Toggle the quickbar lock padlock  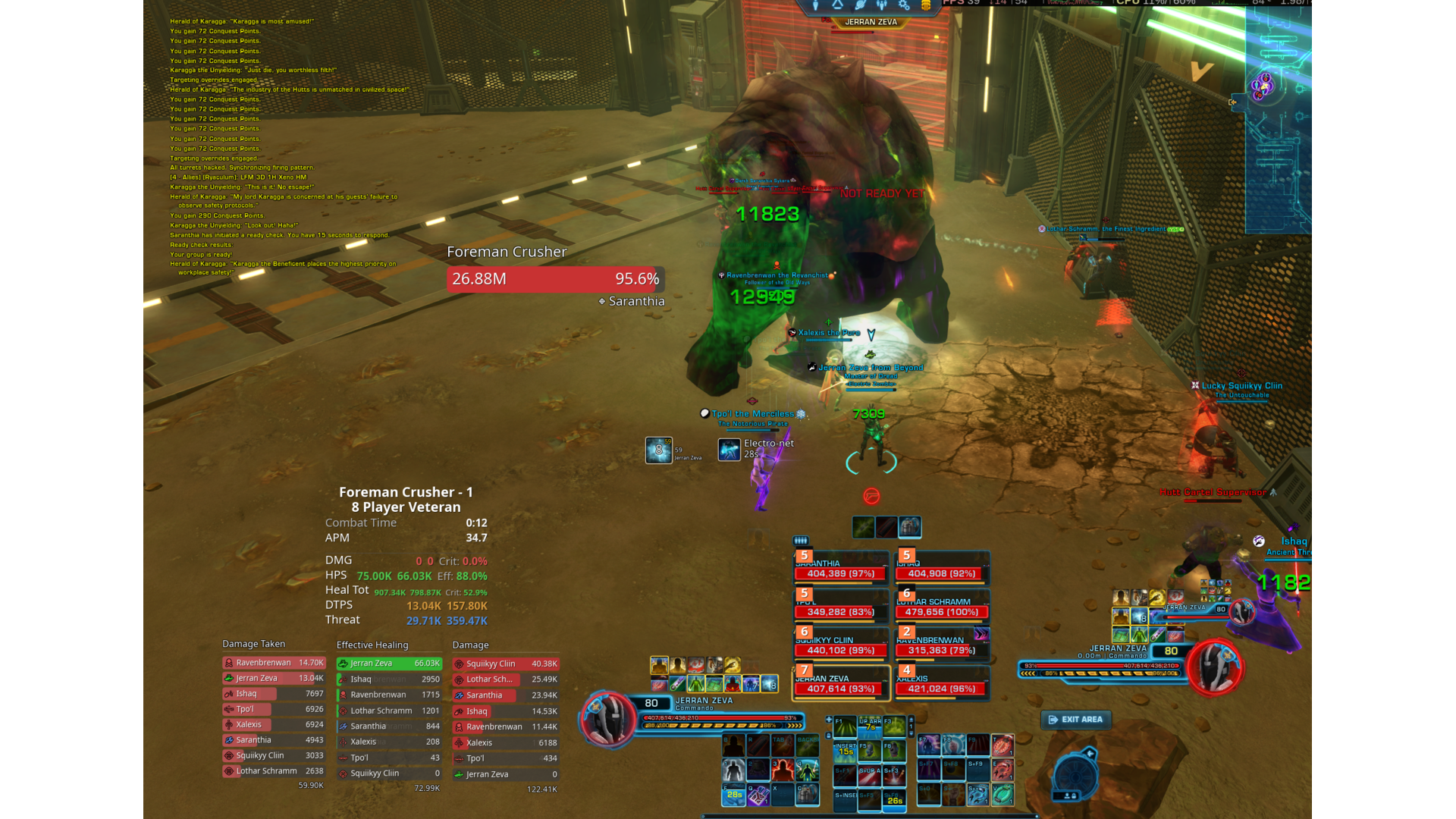coord(829,734)
